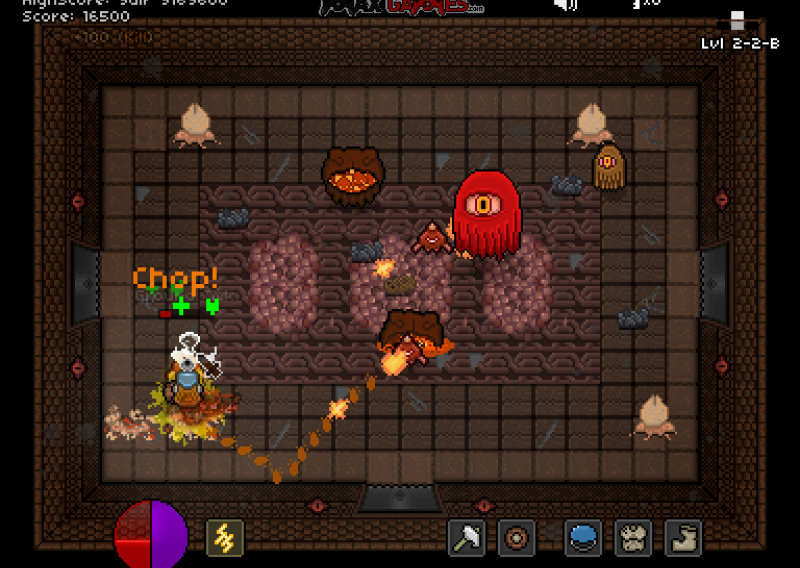The image size is (800, 568).
Task: Visit the Max Games logo link
Action: click(402, 6)
